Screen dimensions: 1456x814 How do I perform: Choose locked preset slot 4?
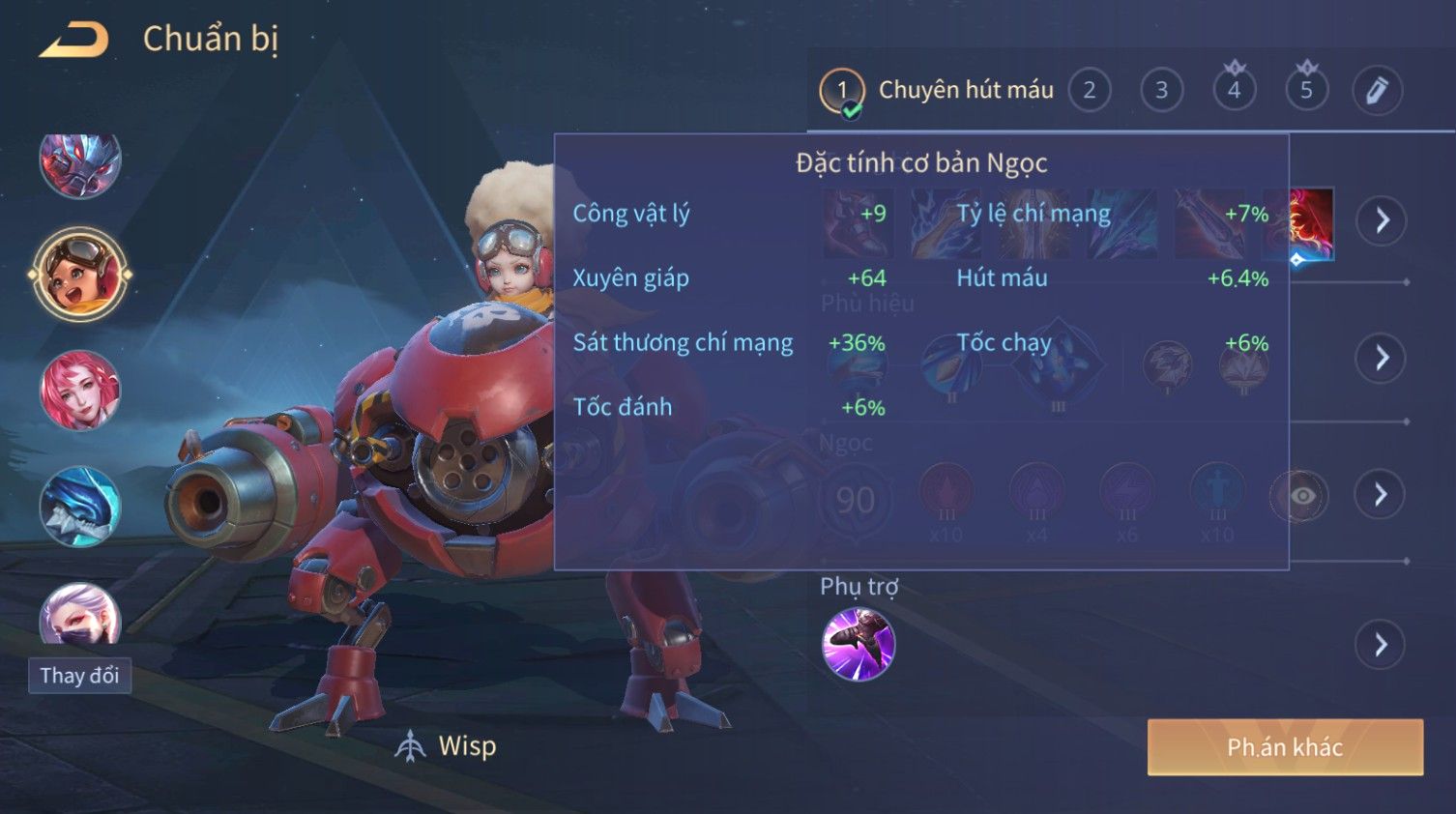coord(1234,90)
